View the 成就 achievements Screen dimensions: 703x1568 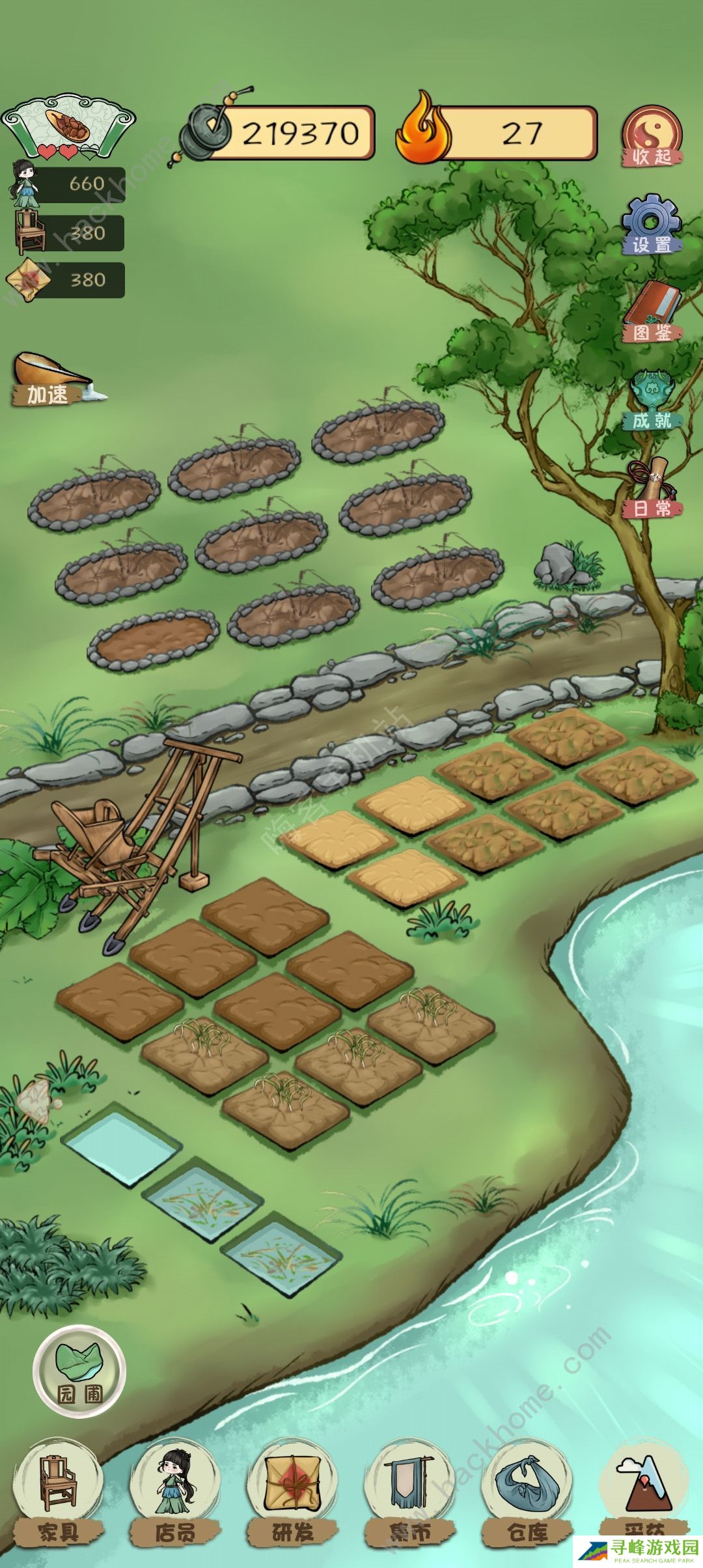pyautogui.click(x=652, y=400)
